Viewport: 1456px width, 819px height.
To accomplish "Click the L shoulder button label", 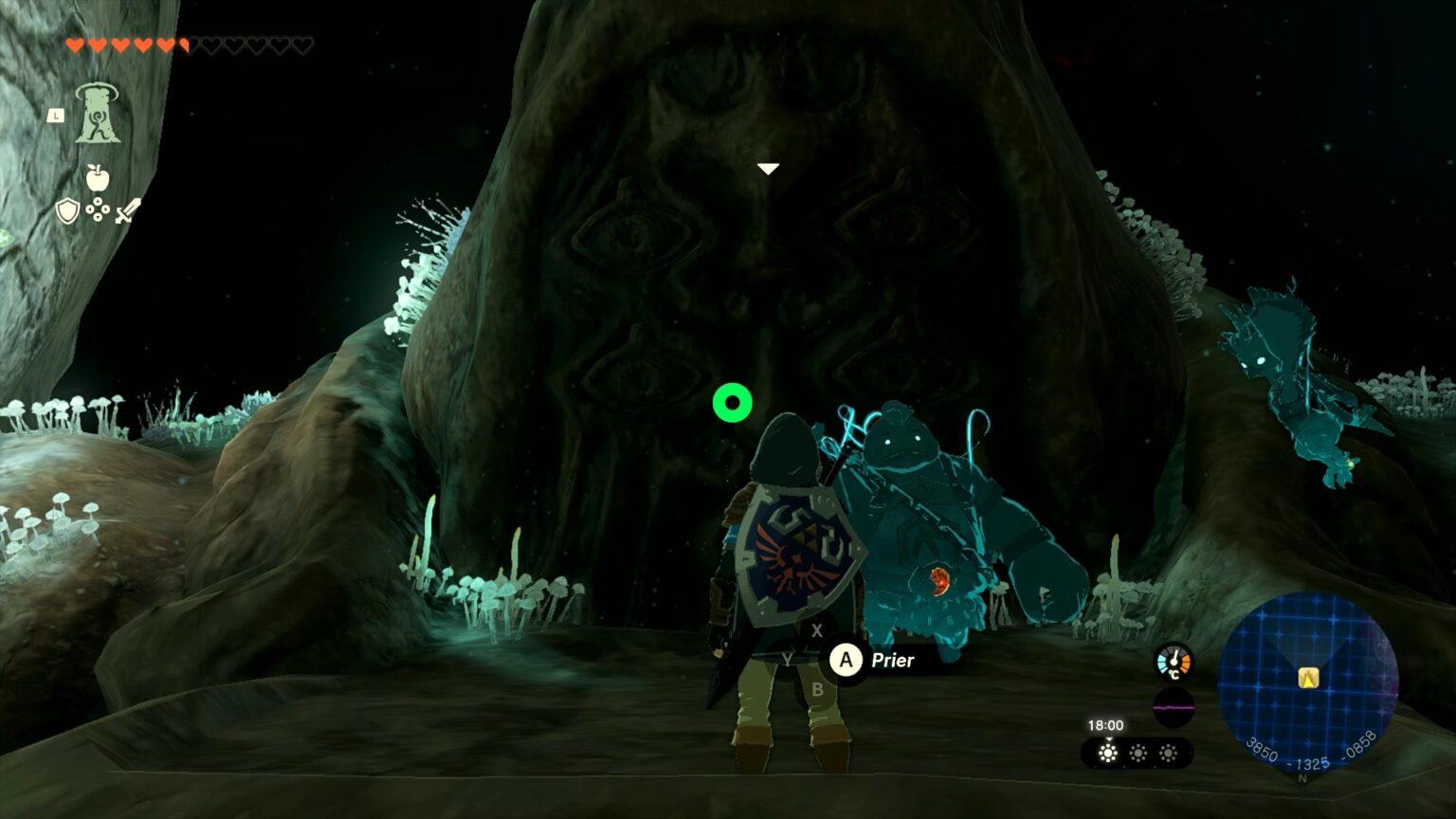I will pyautogui.click(x=56, y=115).
